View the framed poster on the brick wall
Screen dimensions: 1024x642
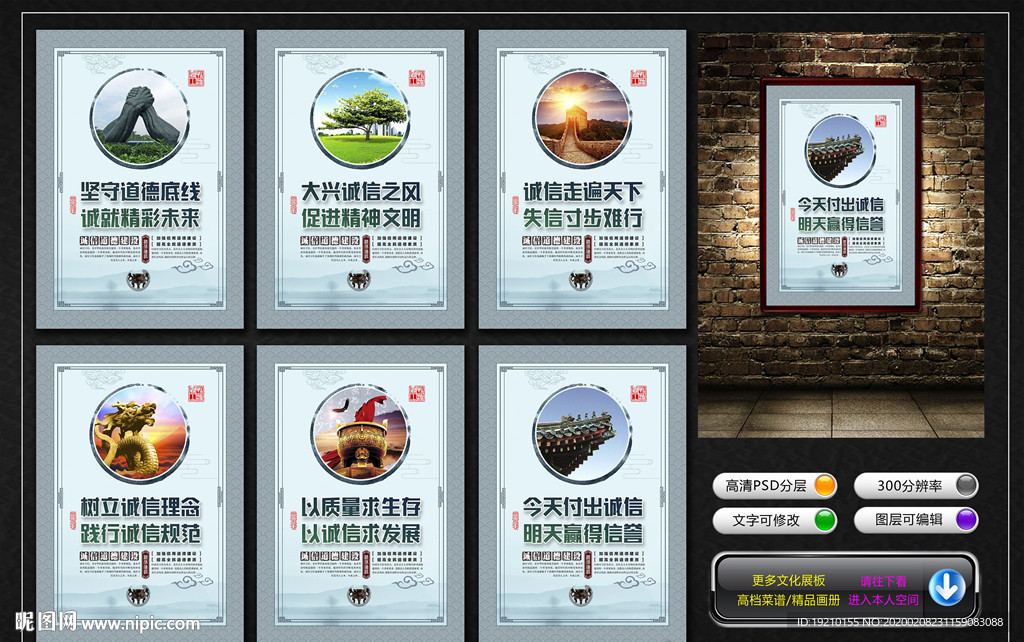click(x=840, y=195)
